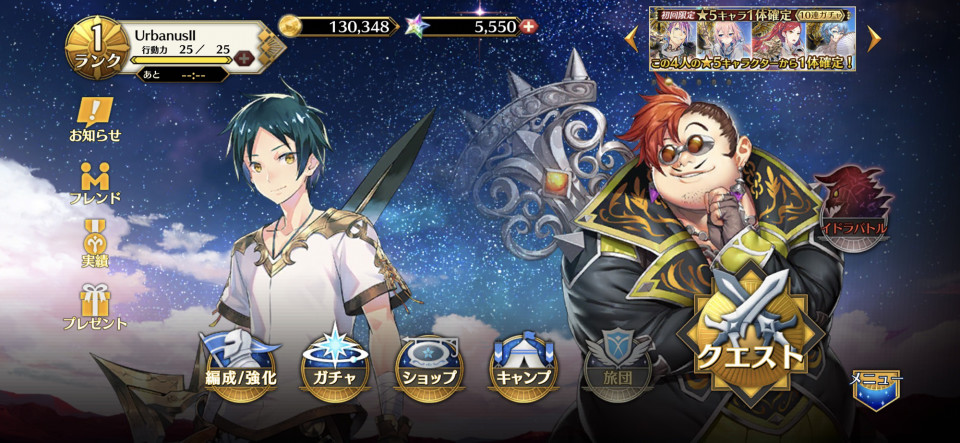Show the previous banner with left arrow
The height and width of the screenshot is (443, 960).
[x=631, y=38]
